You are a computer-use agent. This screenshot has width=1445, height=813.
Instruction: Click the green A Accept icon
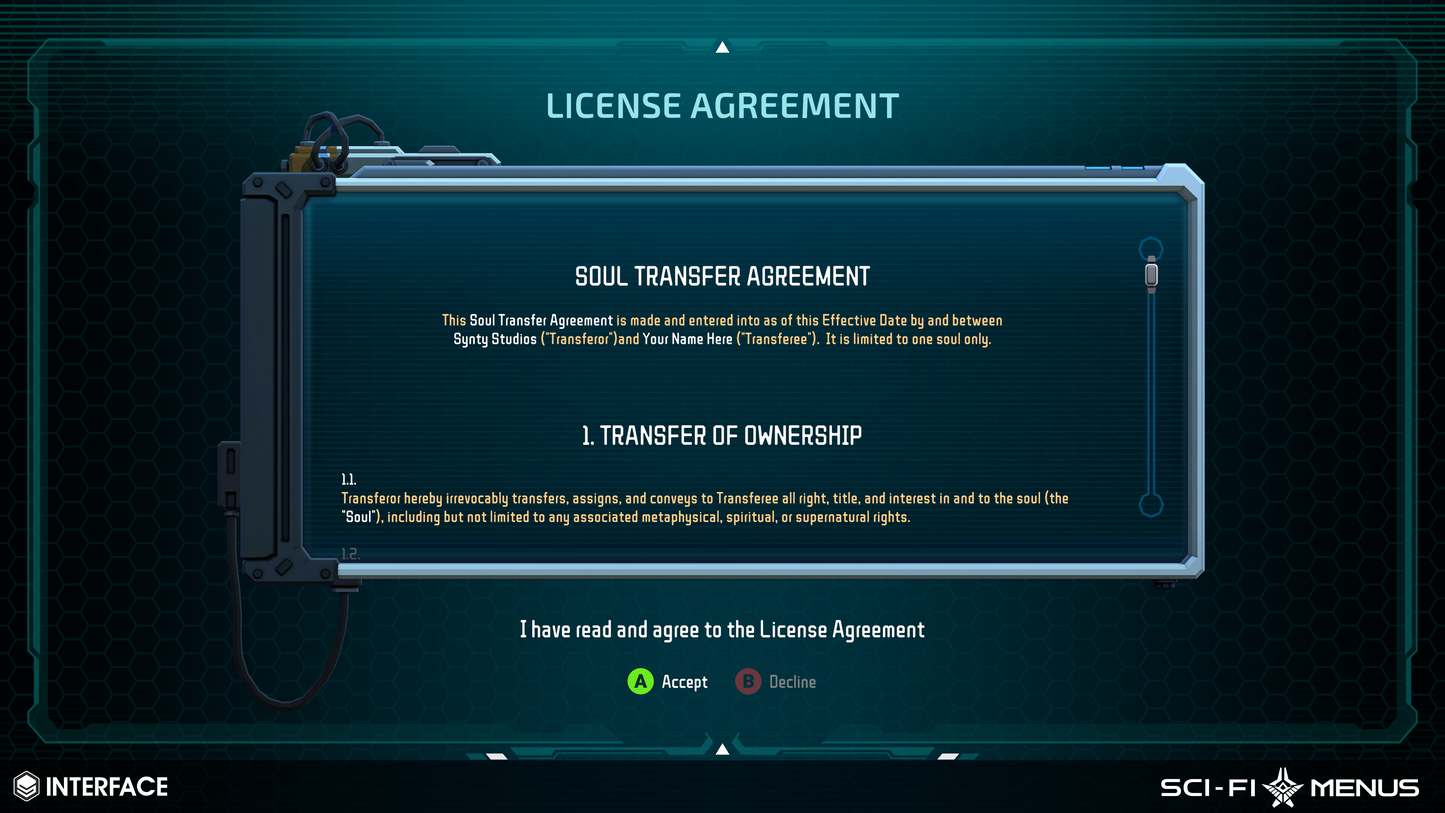[641, 682]
